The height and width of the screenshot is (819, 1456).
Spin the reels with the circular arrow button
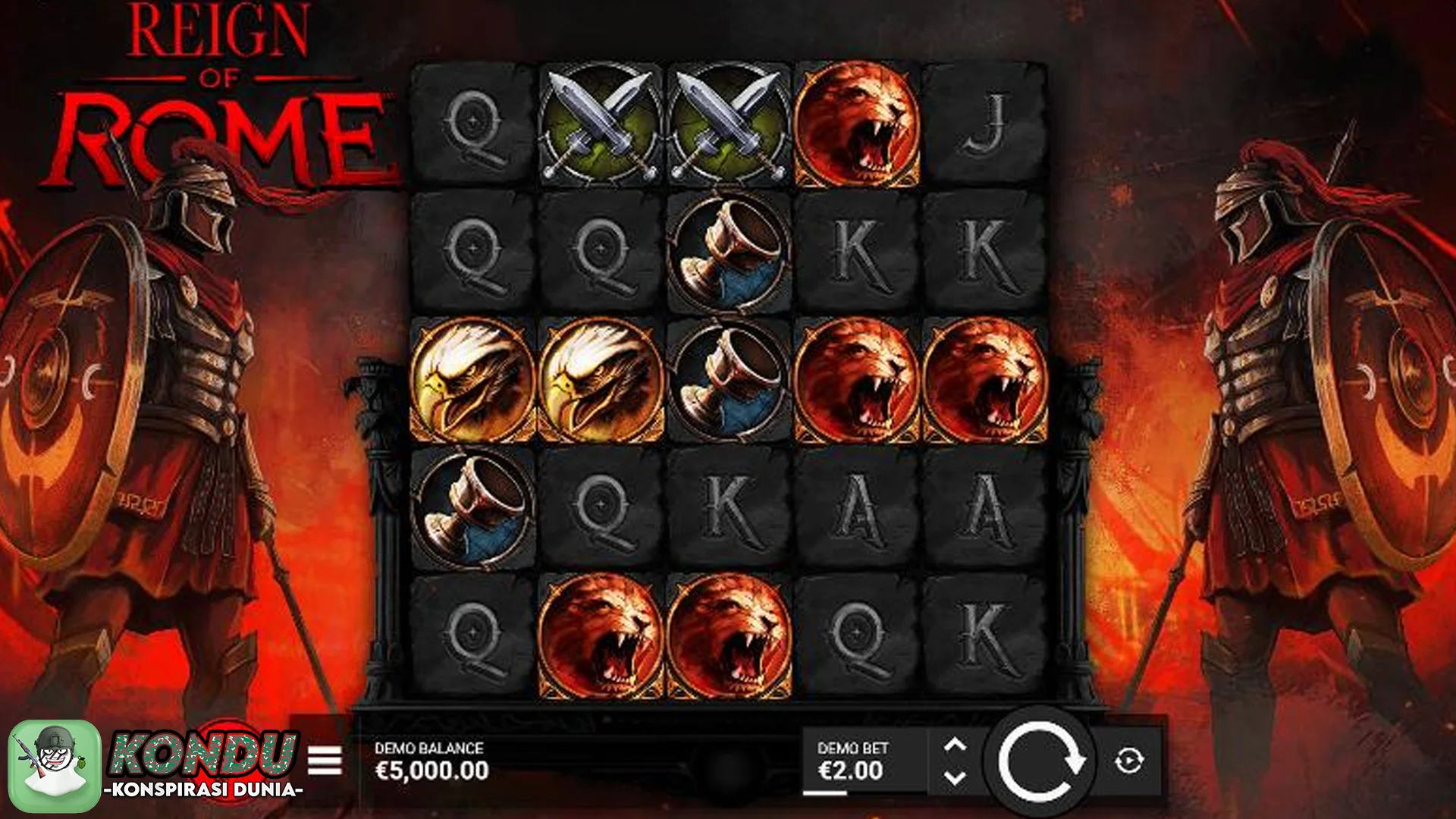[1040, 761]
